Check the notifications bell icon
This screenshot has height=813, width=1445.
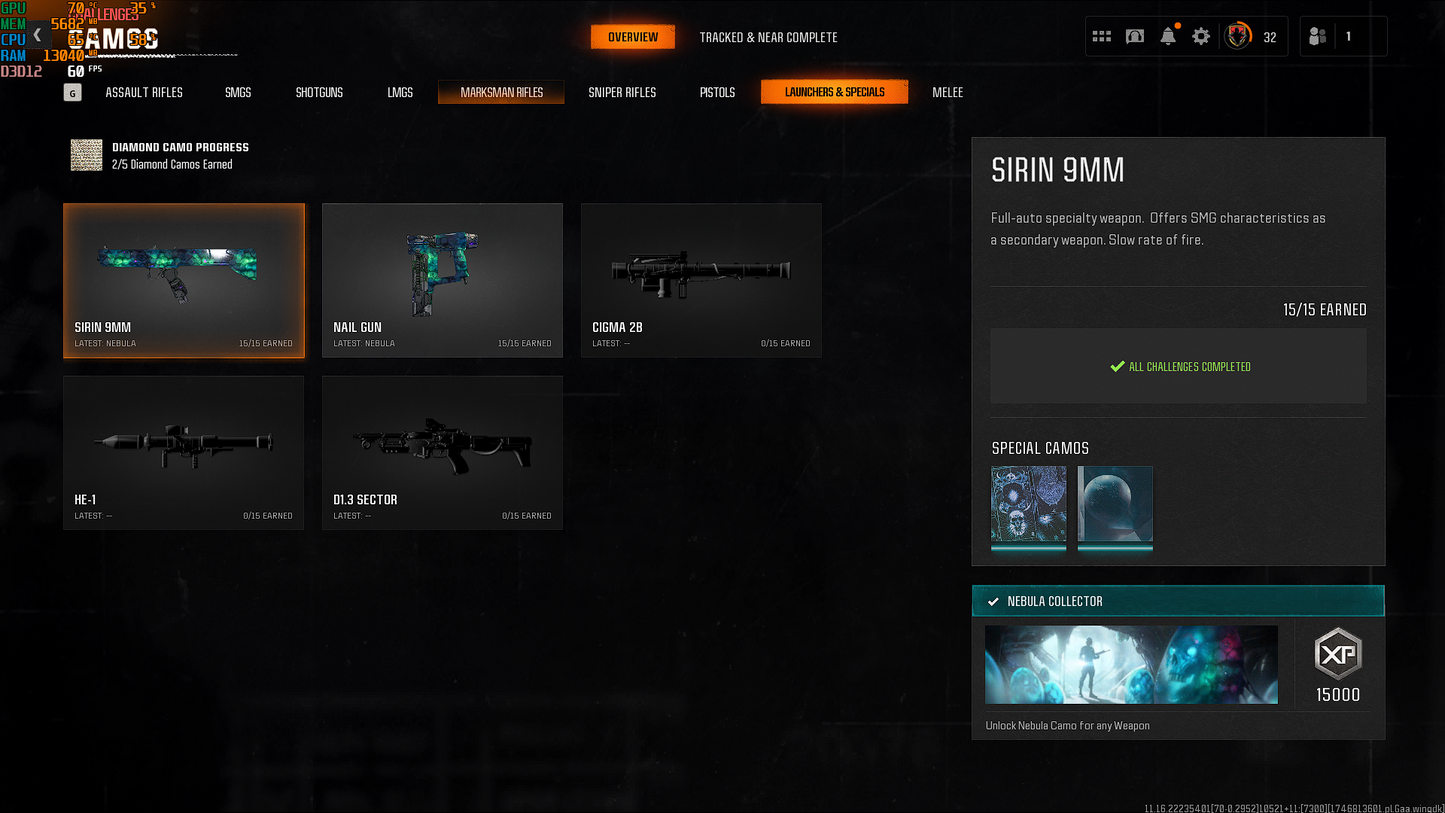[1168, 37]
